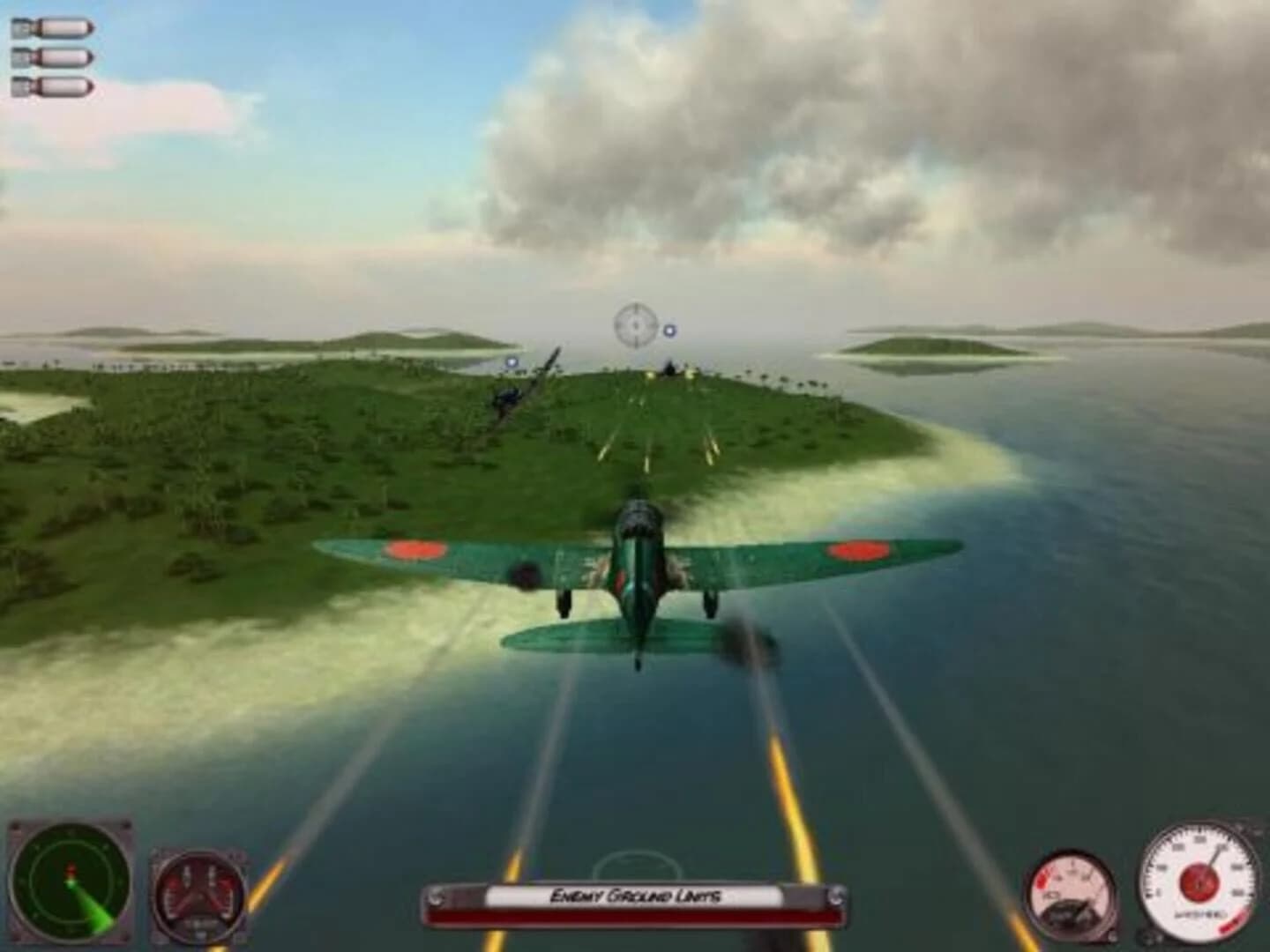This screenshot has width=1270, height=952.
Task: Click the attitude indicator gauge beside the radar
Action: click(x=198, y=892)
